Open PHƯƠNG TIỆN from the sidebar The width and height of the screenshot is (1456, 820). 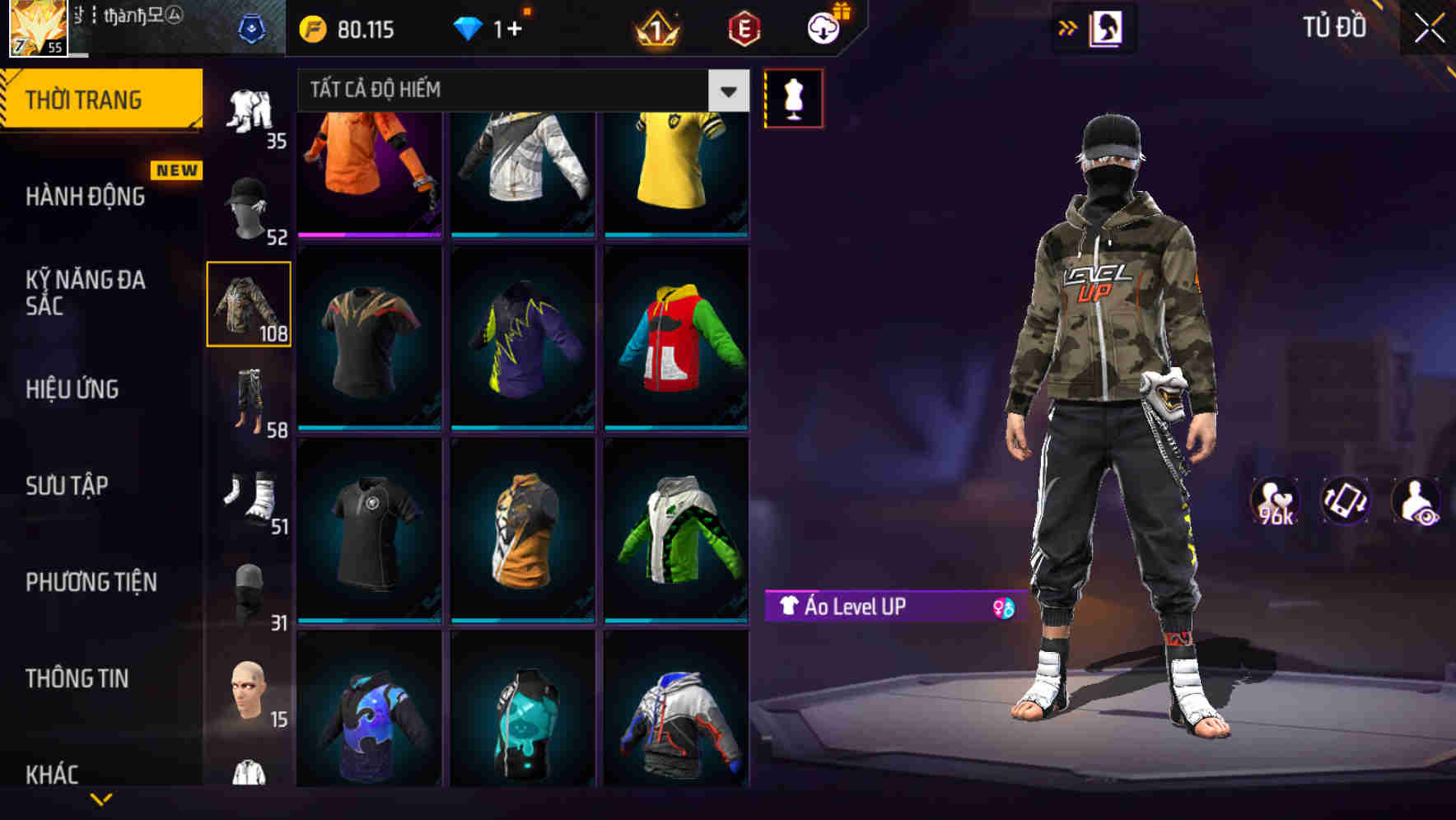(x=91, y=581)
